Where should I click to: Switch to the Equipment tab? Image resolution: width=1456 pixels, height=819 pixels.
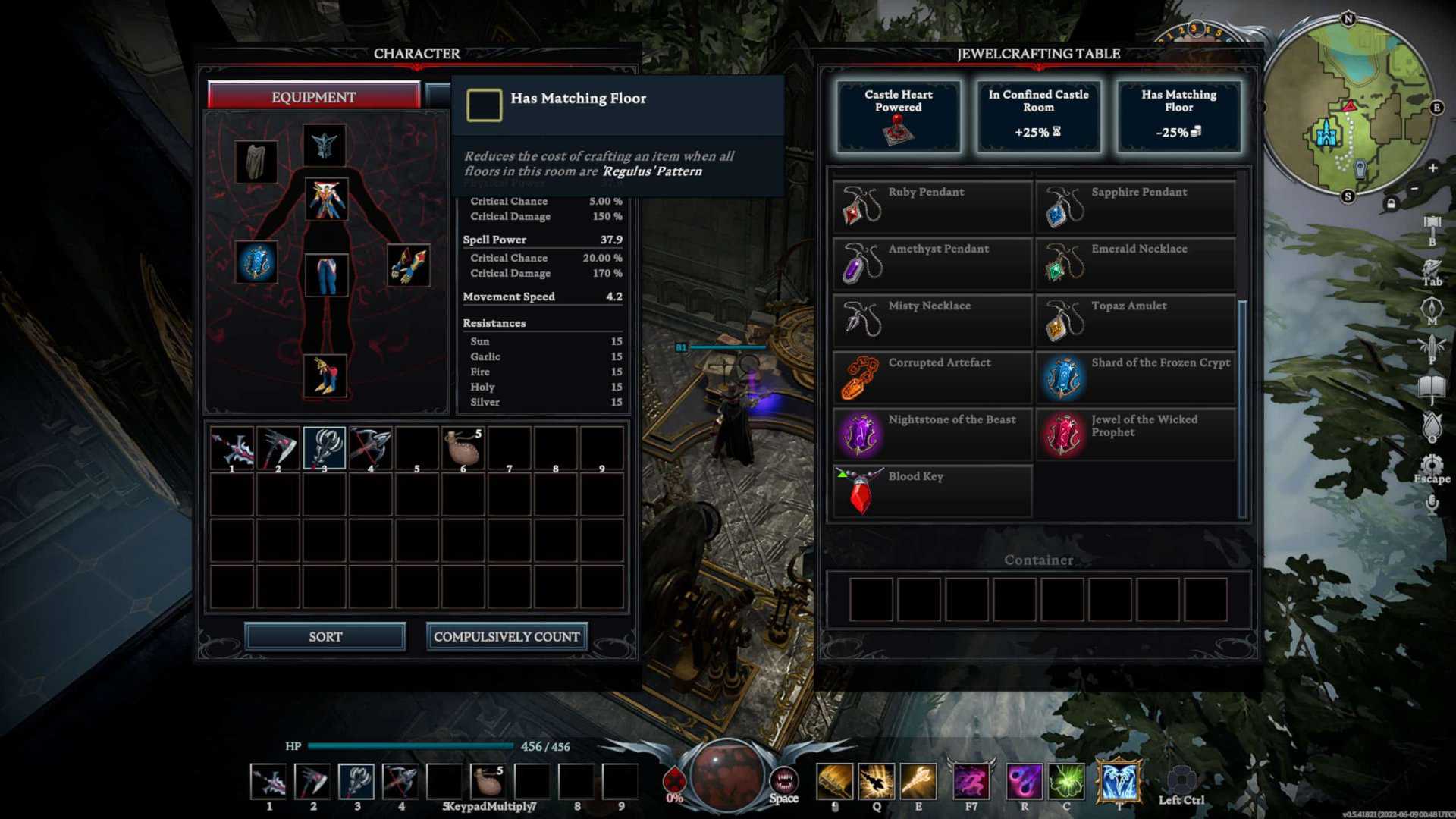313,96
